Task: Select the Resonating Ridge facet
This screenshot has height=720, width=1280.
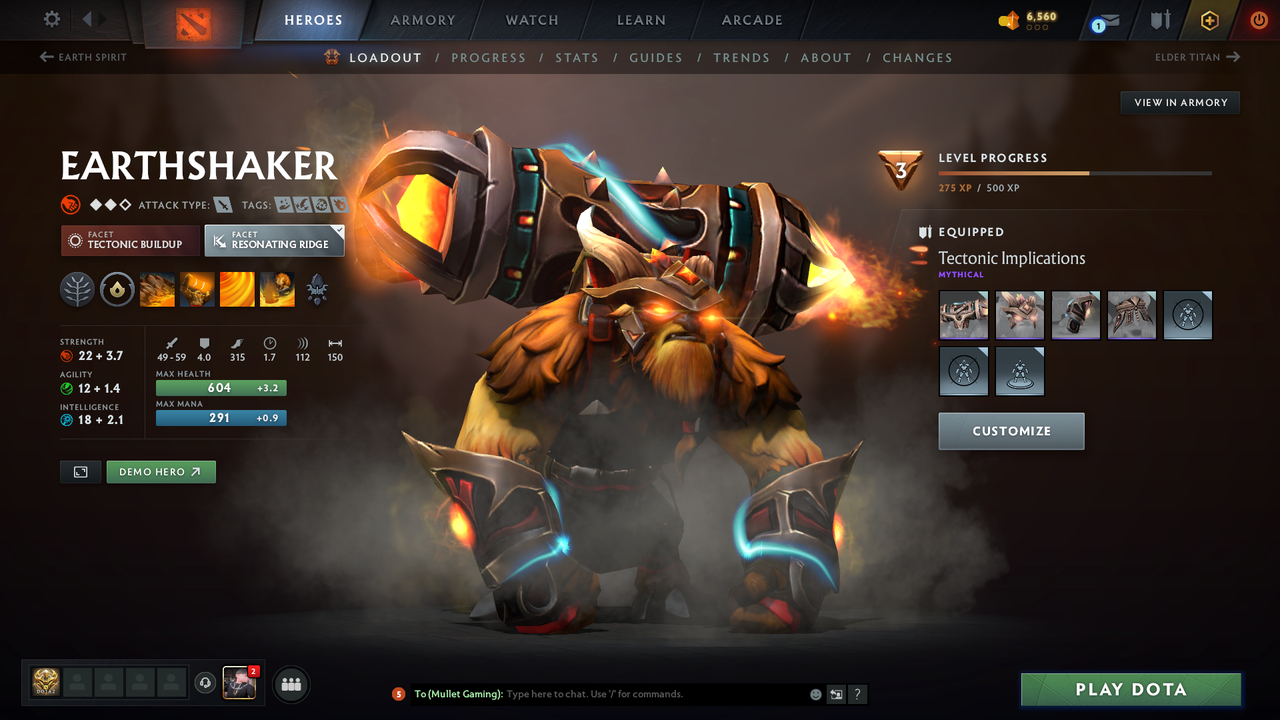Action: click(274, 240)
